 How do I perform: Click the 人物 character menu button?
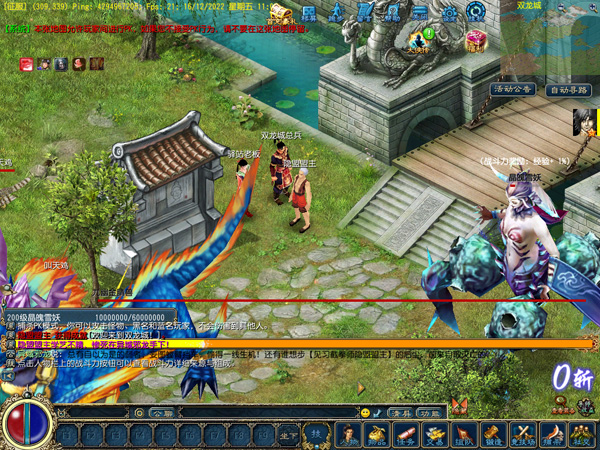[x=349, y=435]
